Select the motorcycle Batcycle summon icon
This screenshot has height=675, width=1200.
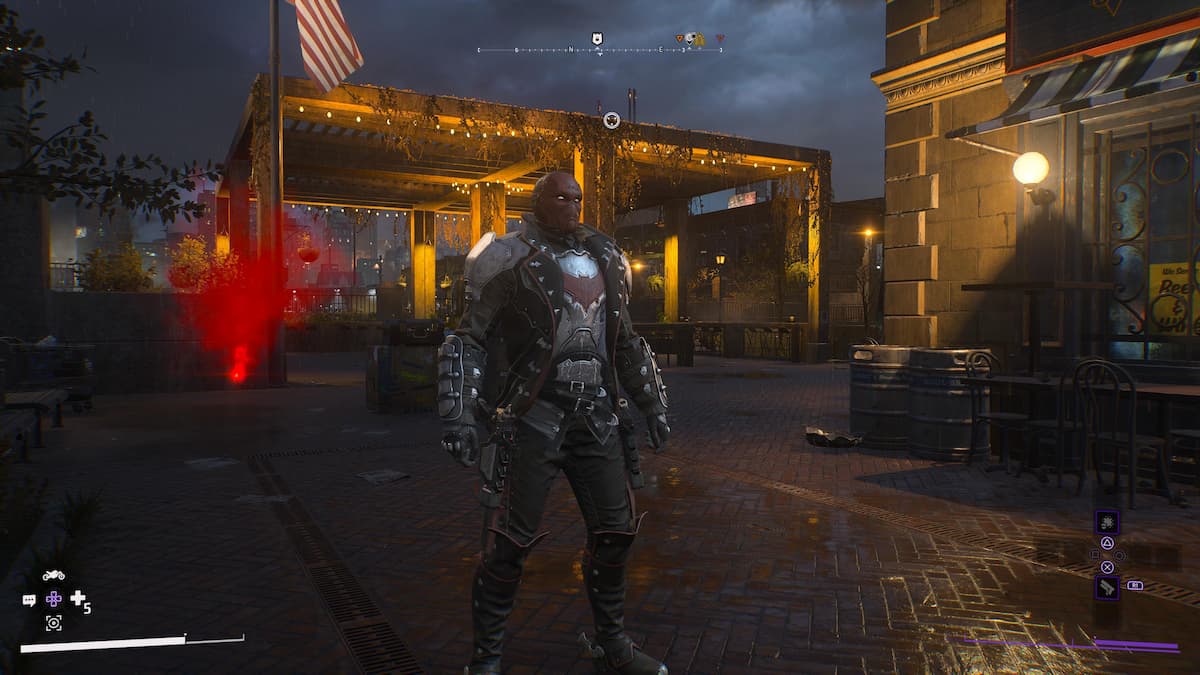click(53, 575)
